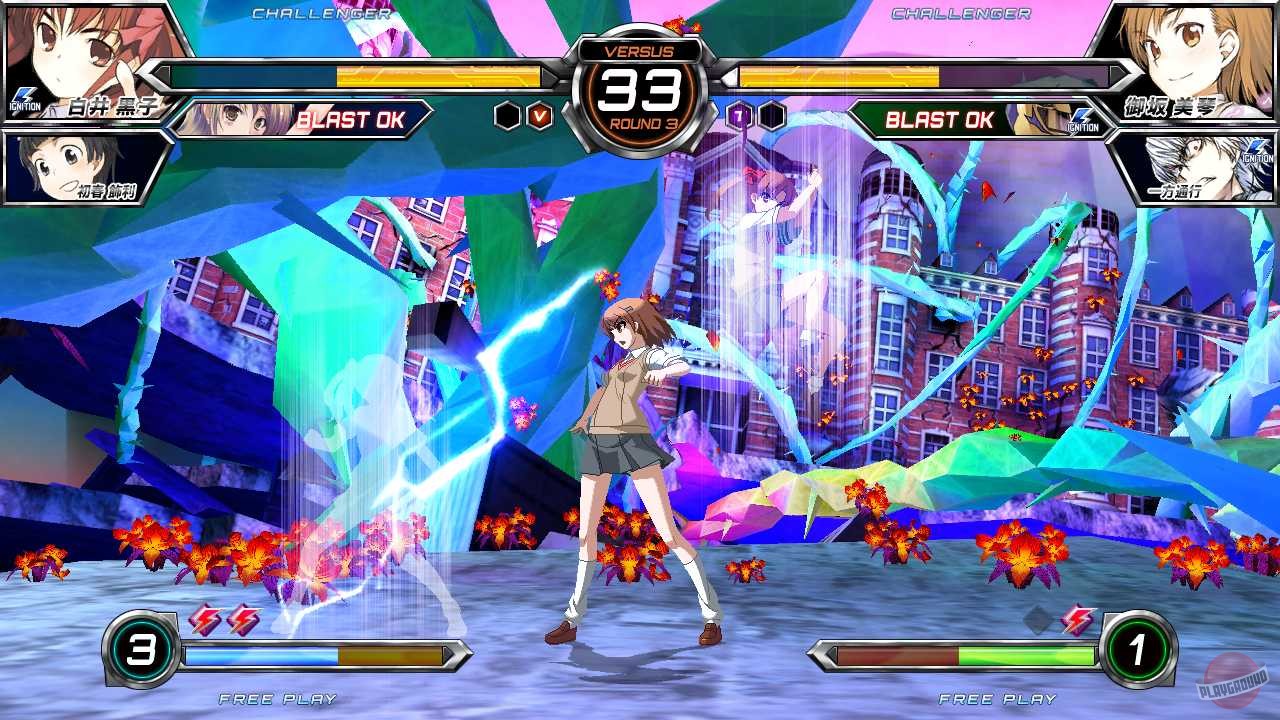
Task: Click the left BLAST OK indicator
Action: [349, 121]
